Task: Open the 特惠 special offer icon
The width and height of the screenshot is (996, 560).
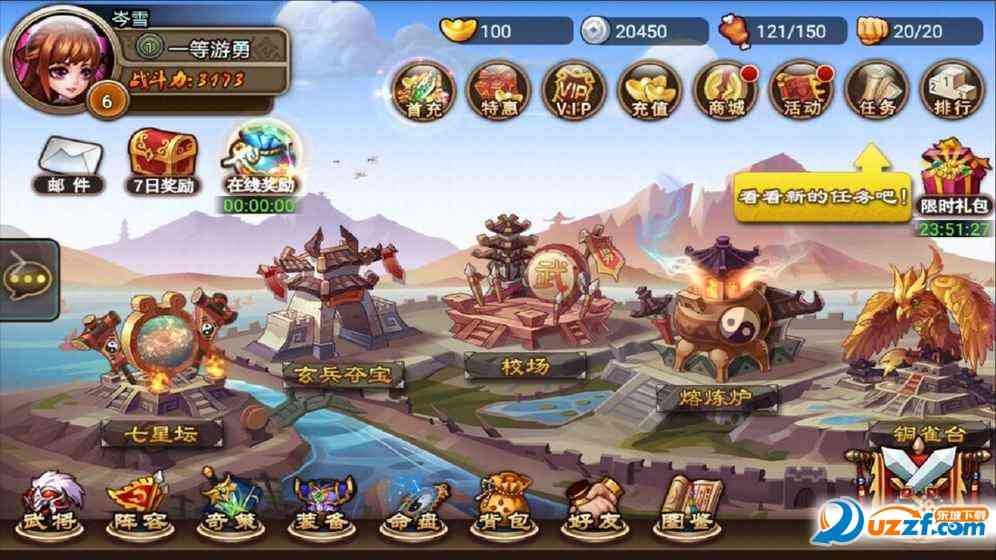Action: pyautogui.click(x=497, y=90)
